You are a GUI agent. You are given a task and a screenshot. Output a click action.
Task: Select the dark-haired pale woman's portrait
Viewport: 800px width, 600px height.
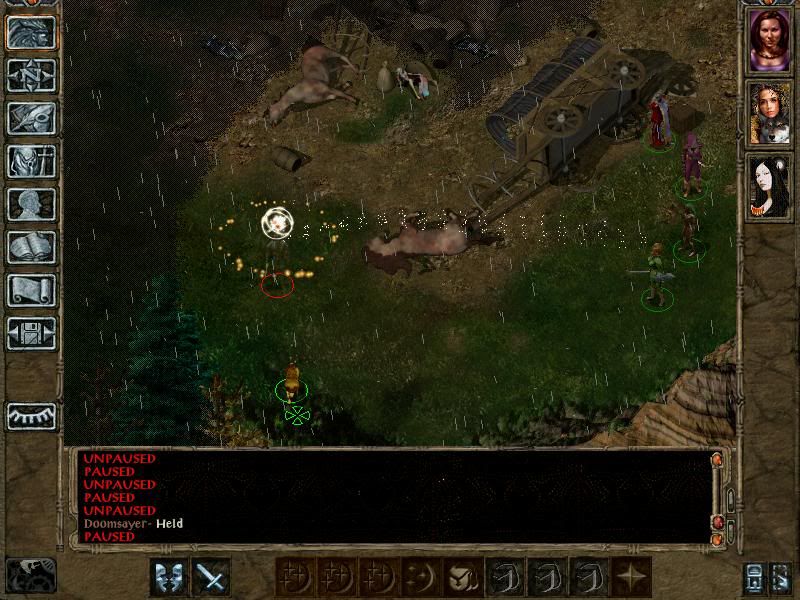769,187
